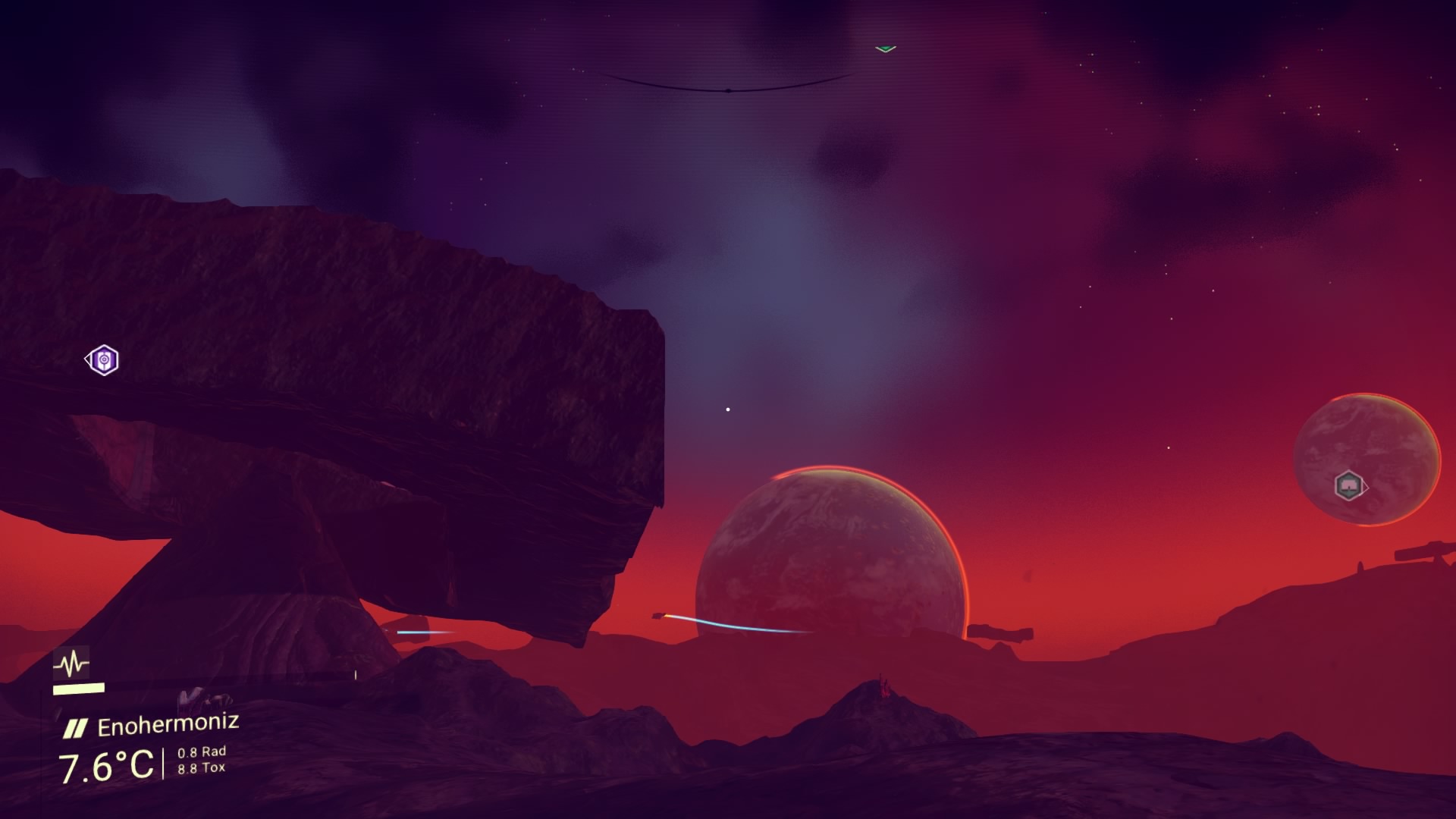Click the green compass marker
Viewport: 1456px width, 819px height.
pyautogui.click(x=885, y=49)
